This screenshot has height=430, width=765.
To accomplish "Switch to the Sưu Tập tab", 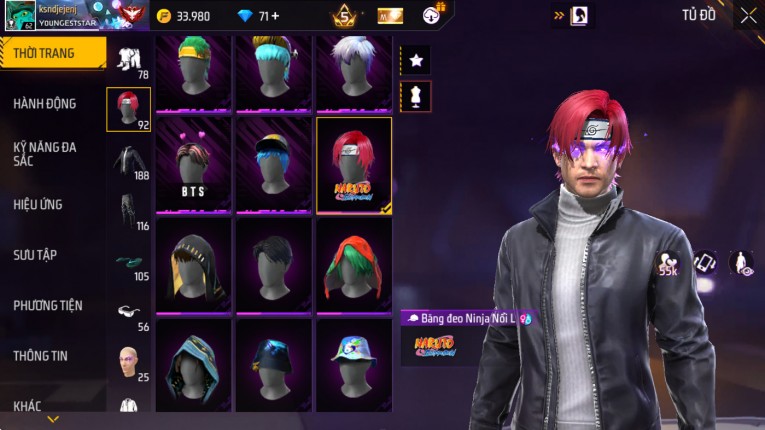I will click(35, 255).
